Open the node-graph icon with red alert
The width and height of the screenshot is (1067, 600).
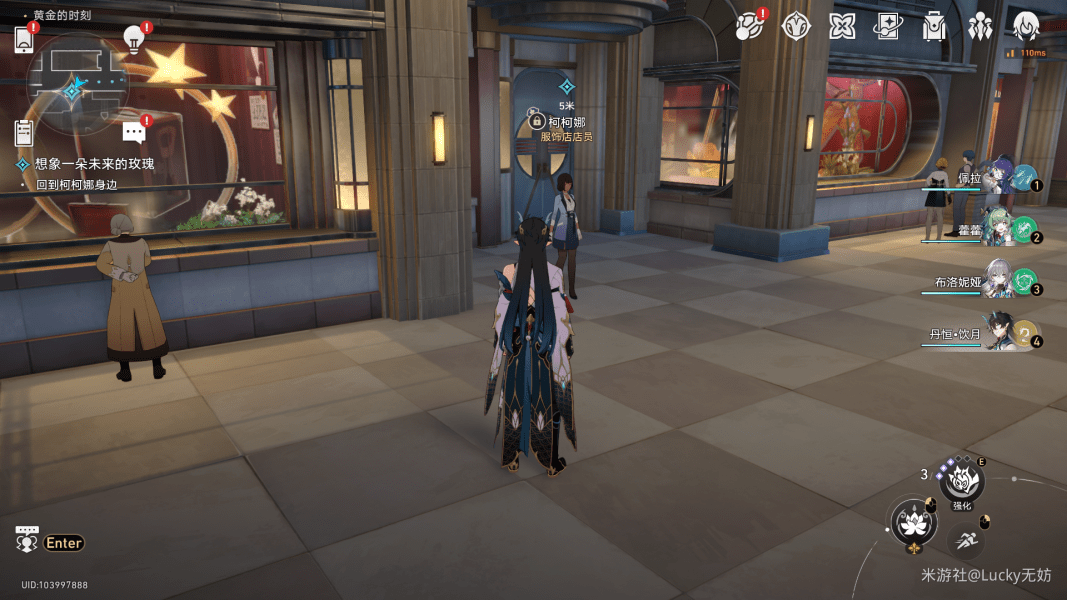point(748,26)
